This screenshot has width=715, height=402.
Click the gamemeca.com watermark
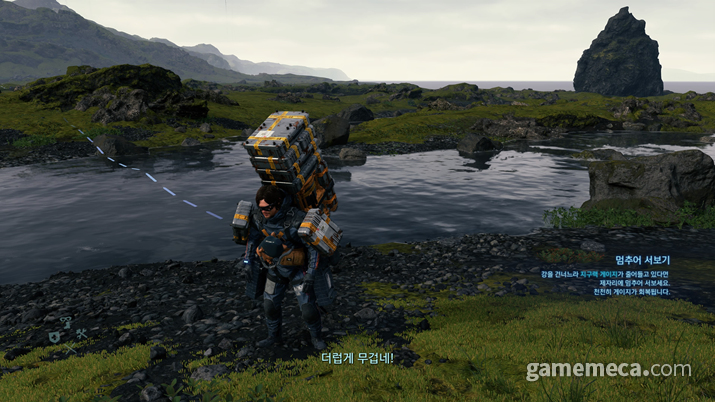608,370
